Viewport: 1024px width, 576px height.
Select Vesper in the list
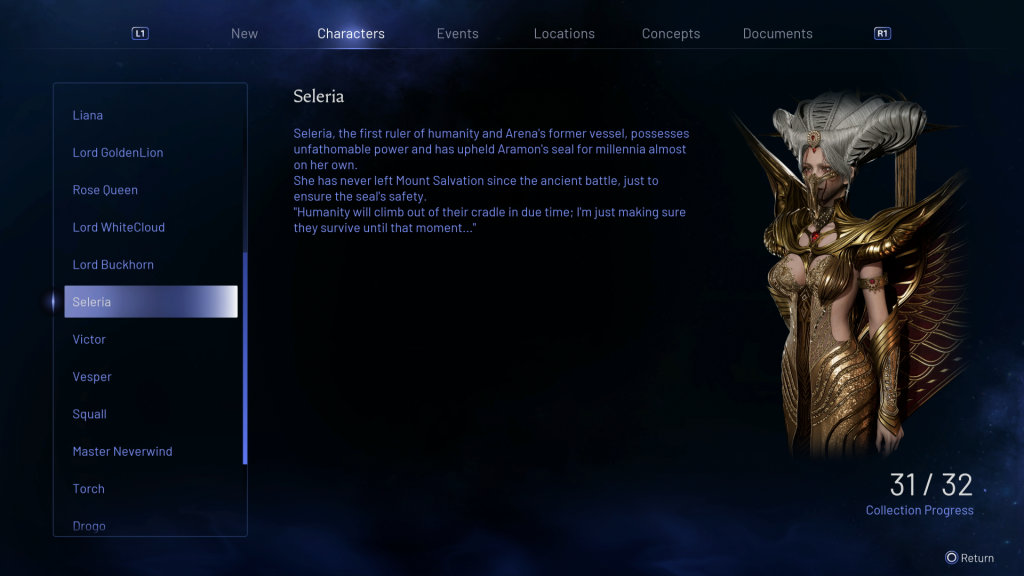(92, 377)
